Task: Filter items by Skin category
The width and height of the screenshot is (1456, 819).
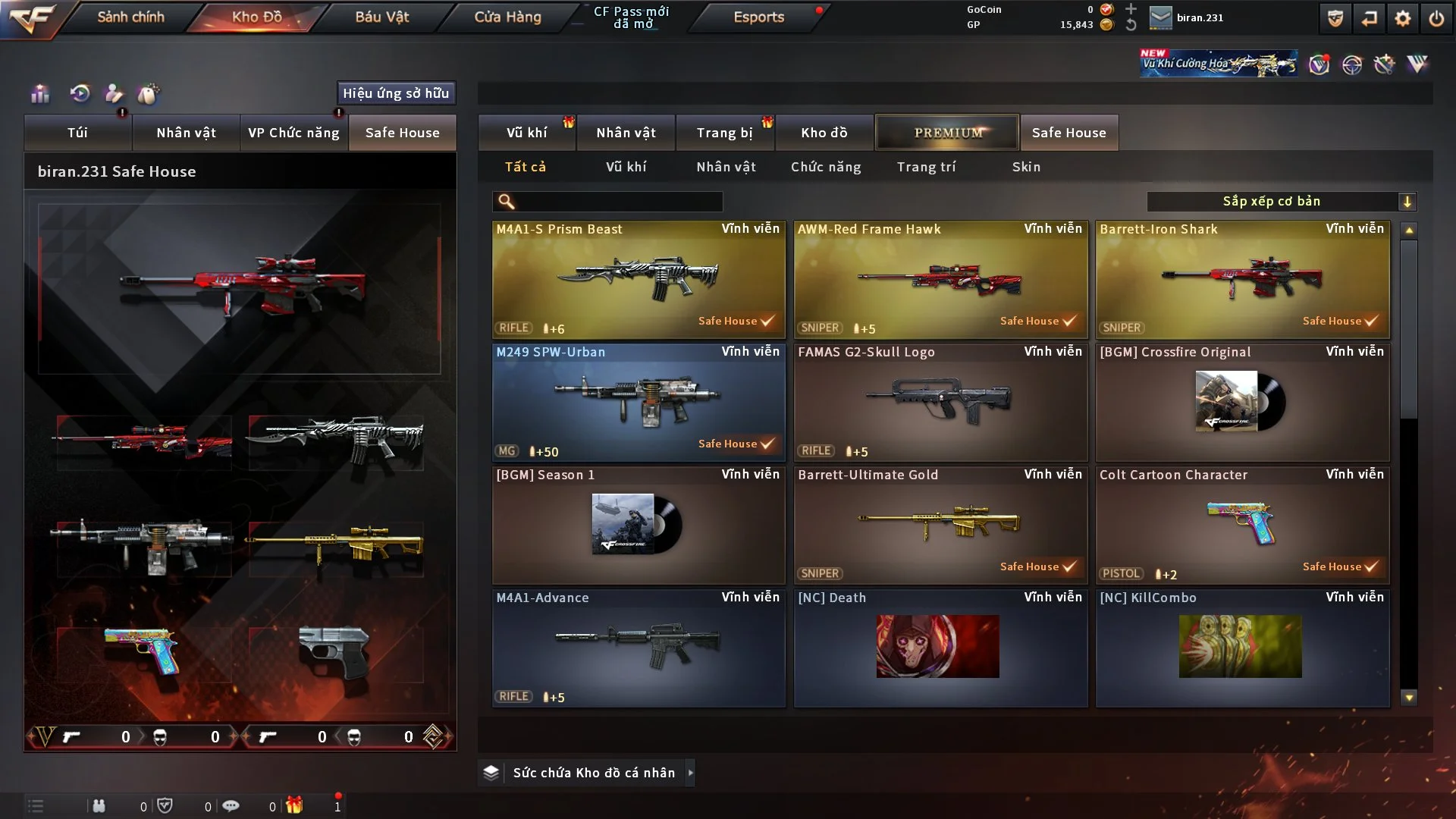Action: [x=1026, y=167]
